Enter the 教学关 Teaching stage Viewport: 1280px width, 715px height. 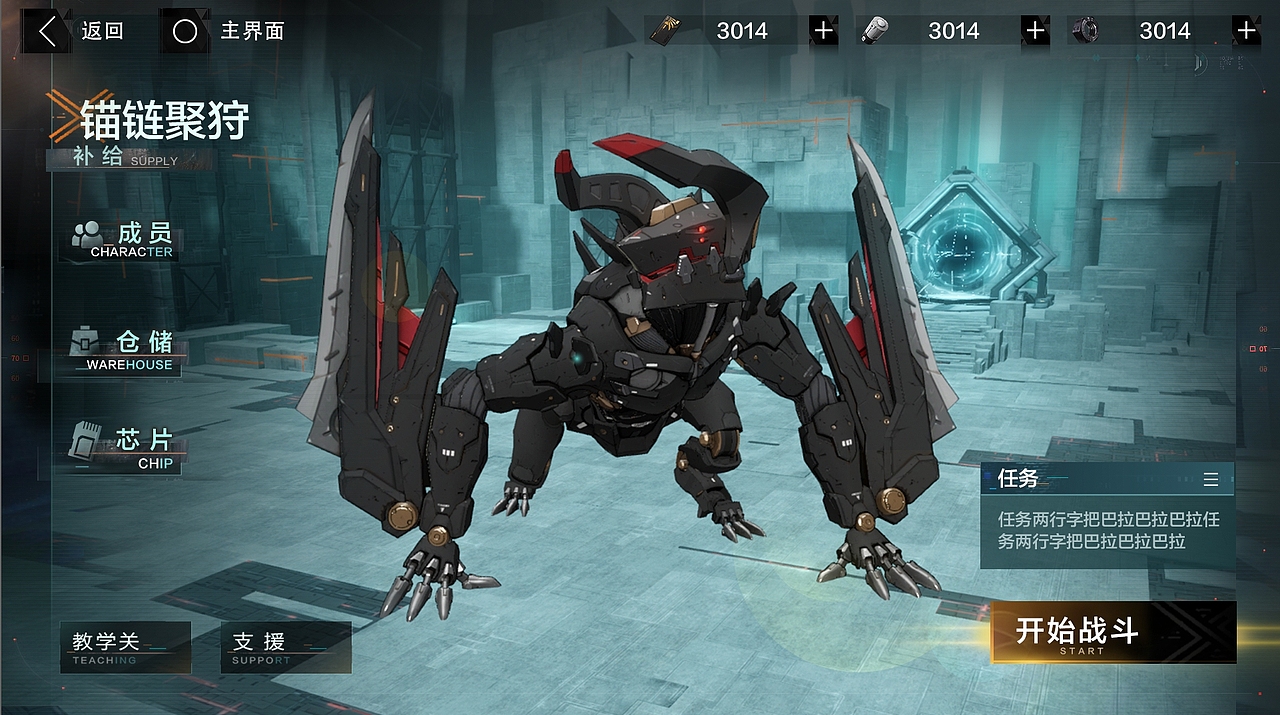point(125,647)
